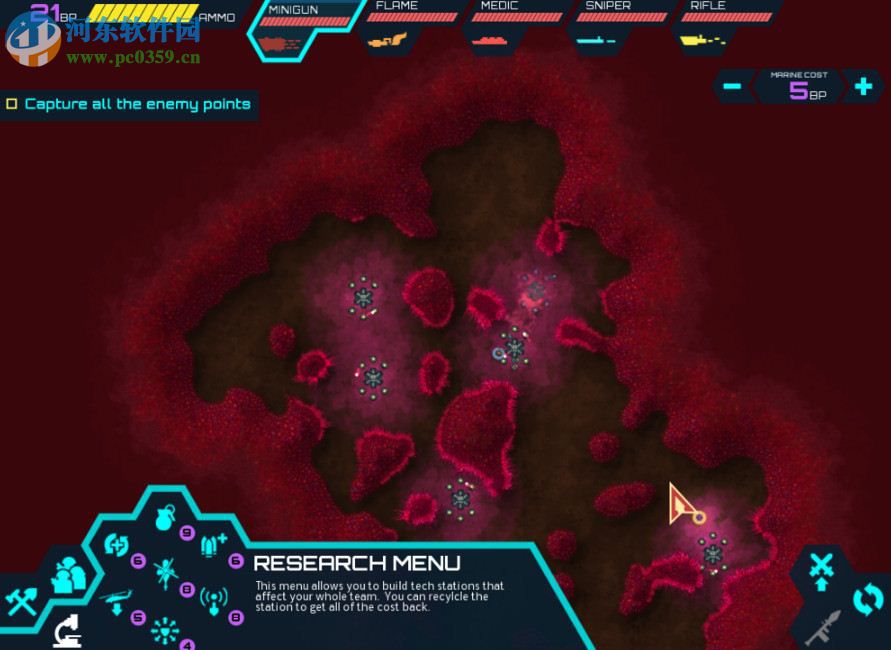Viewport: 891px width, 650px height.
Task: Open the research microscope menu
Action: point(68,630)
